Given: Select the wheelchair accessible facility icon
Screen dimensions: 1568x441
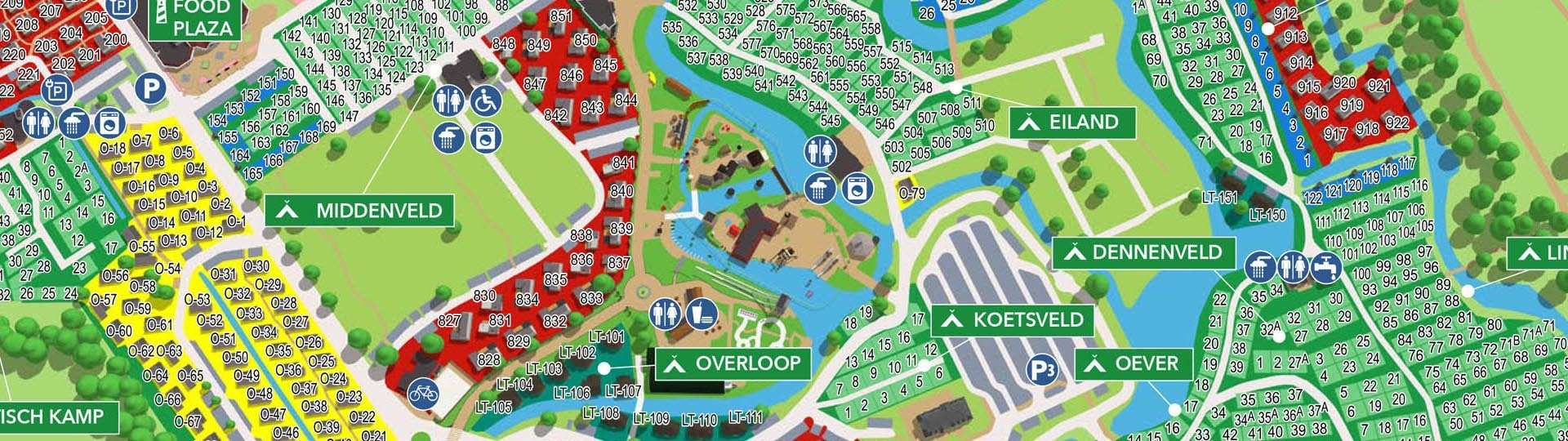Looking at the screenshot, I should tap(484, 101).
